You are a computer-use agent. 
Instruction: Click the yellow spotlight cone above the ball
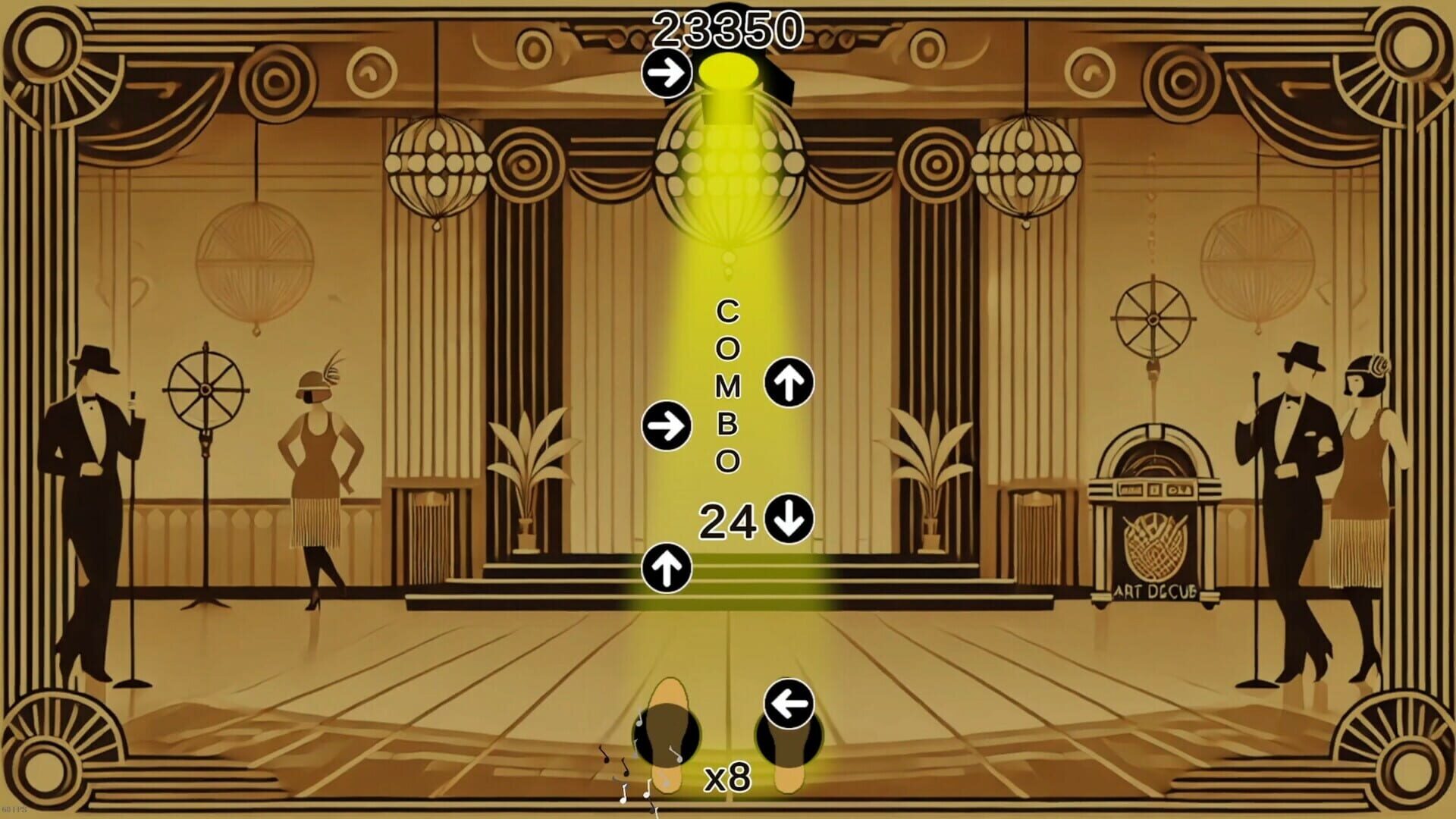(730, 72)
